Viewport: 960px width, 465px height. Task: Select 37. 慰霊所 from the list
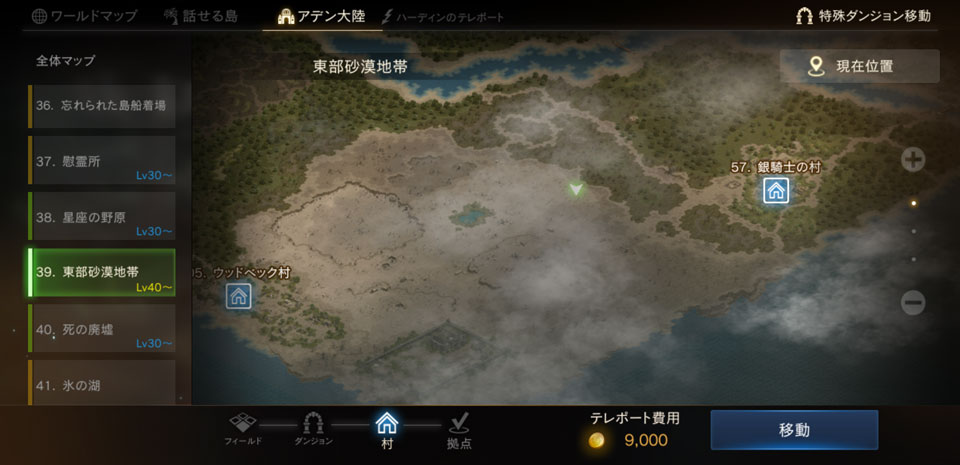(100, 161)
